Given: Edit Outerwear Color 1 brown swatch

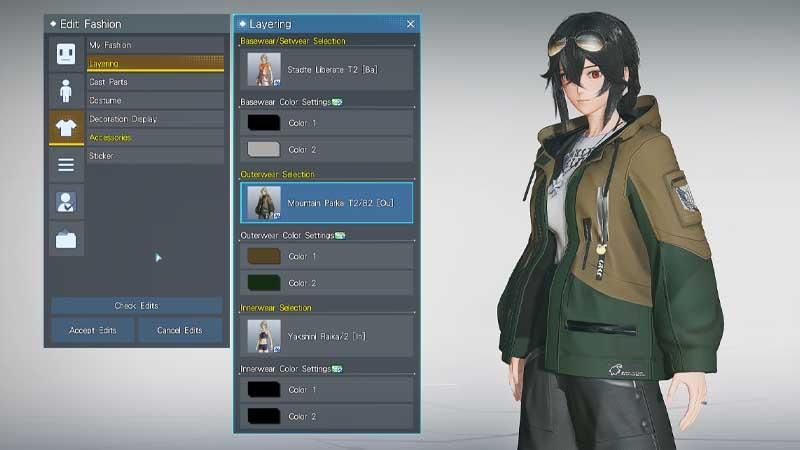Looking at the screenshot, I should pyautogui.click(x=263, y=257).
